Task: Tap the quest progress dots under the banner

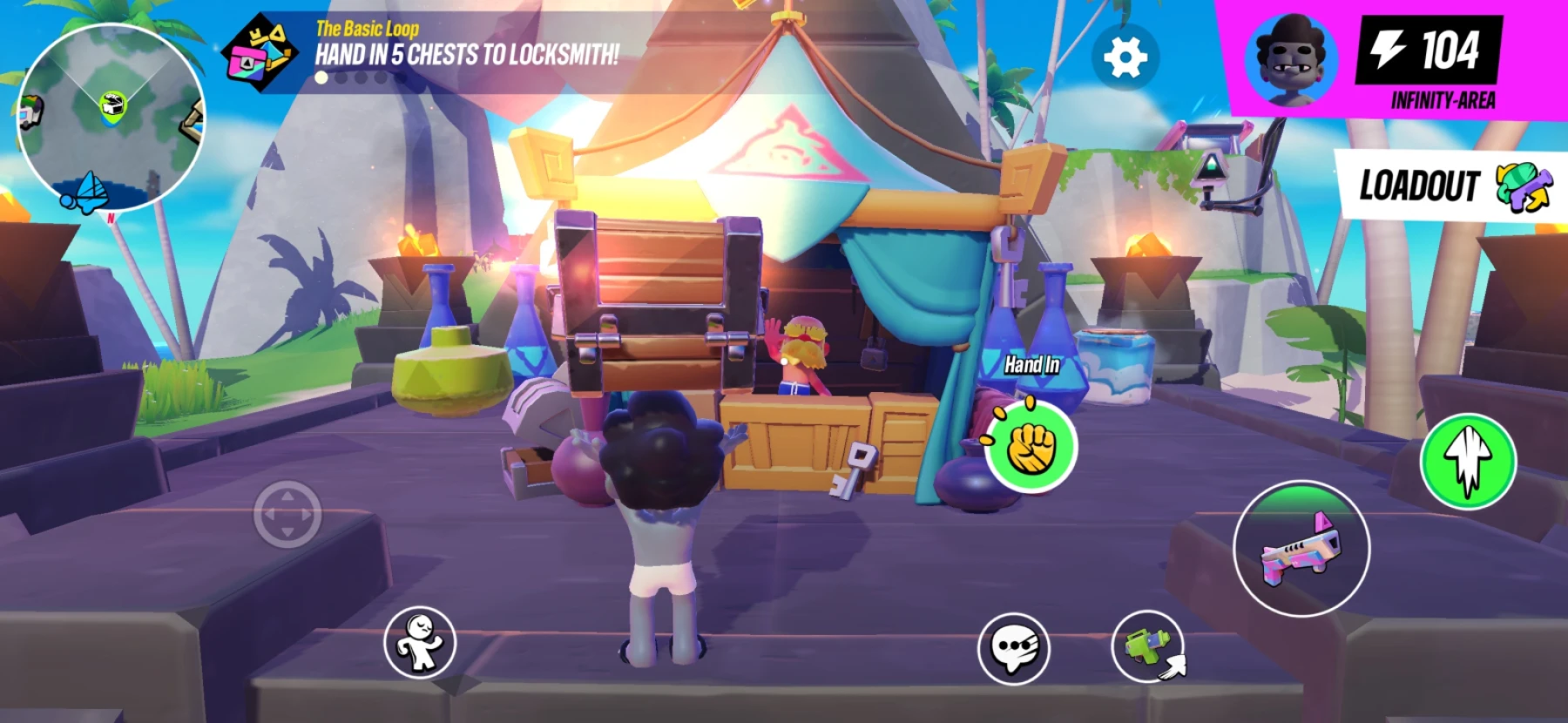Action: (348, 76)
